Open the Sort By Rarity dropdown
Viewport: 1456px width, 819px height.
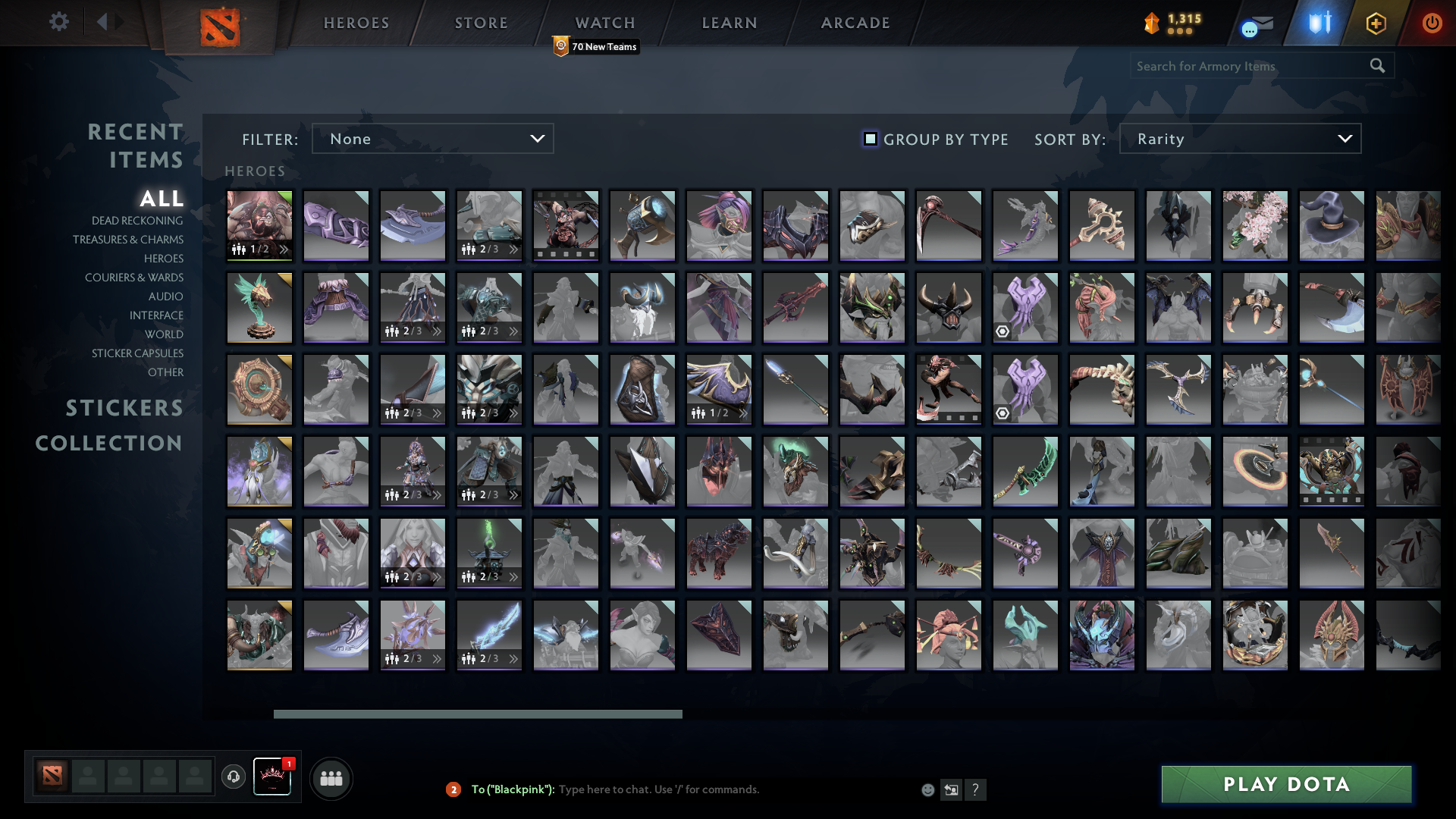click(x=1239, y=139)
